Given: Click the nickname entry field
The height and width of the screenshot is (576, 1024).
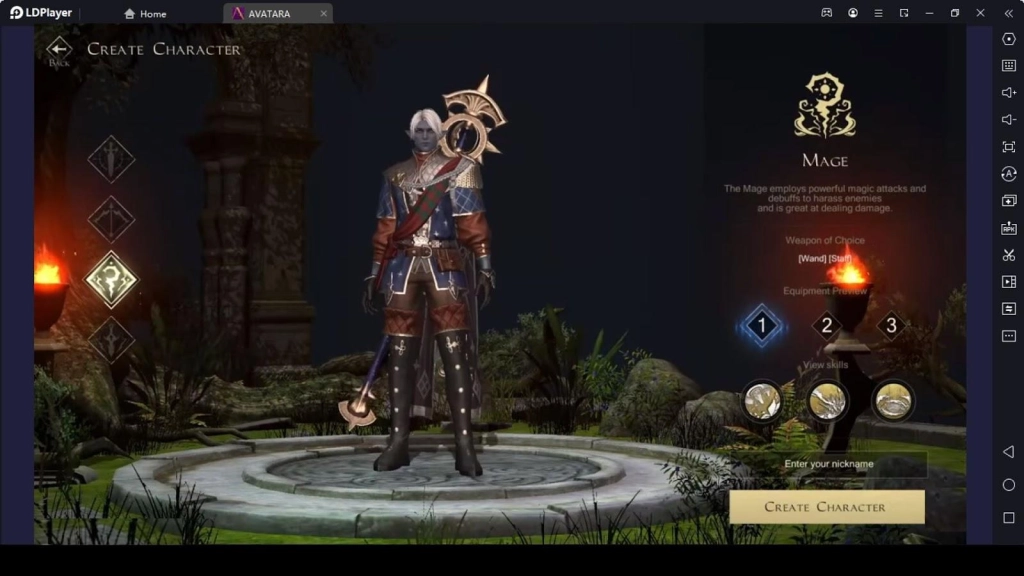Looking at the screenshot, I should [829, 464].
